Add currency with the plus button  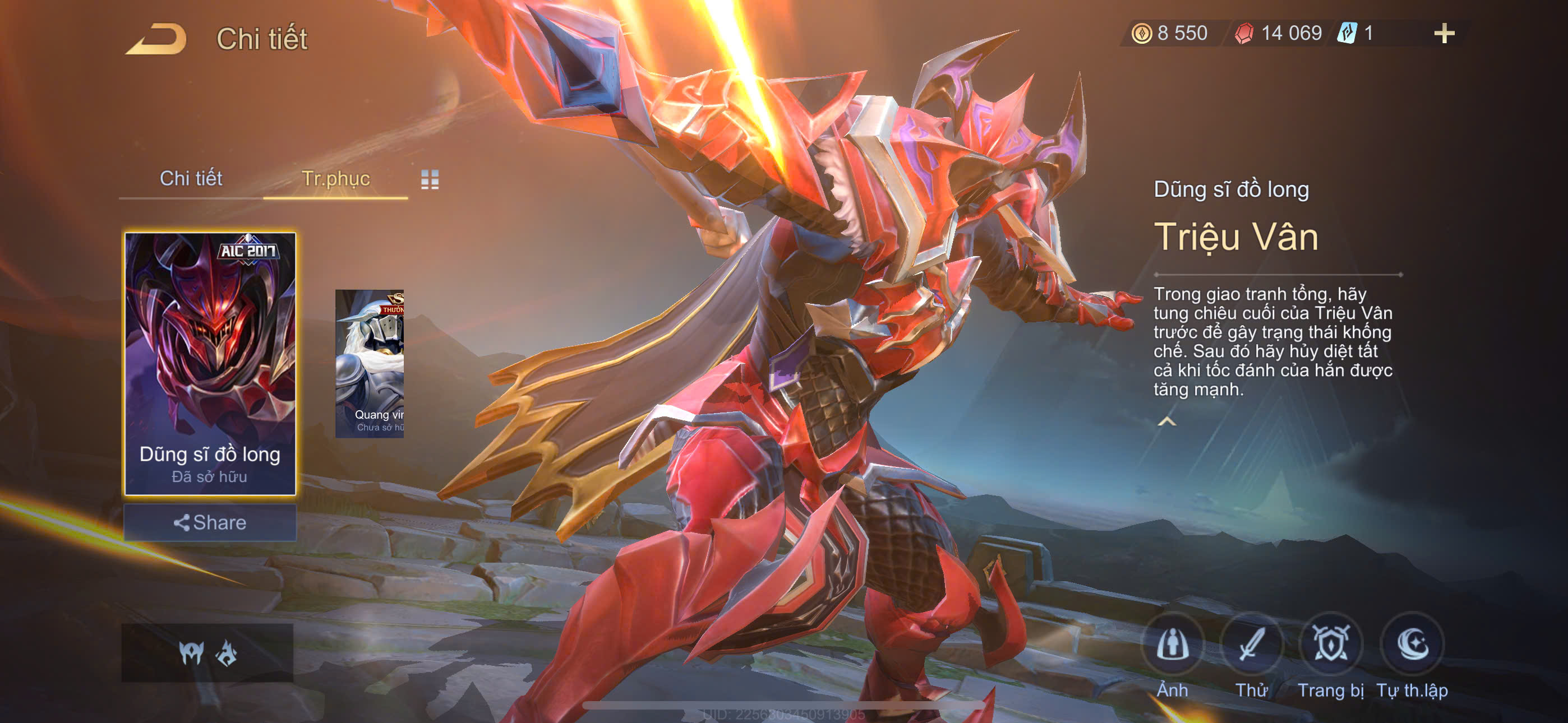[x=1444, y=34]
